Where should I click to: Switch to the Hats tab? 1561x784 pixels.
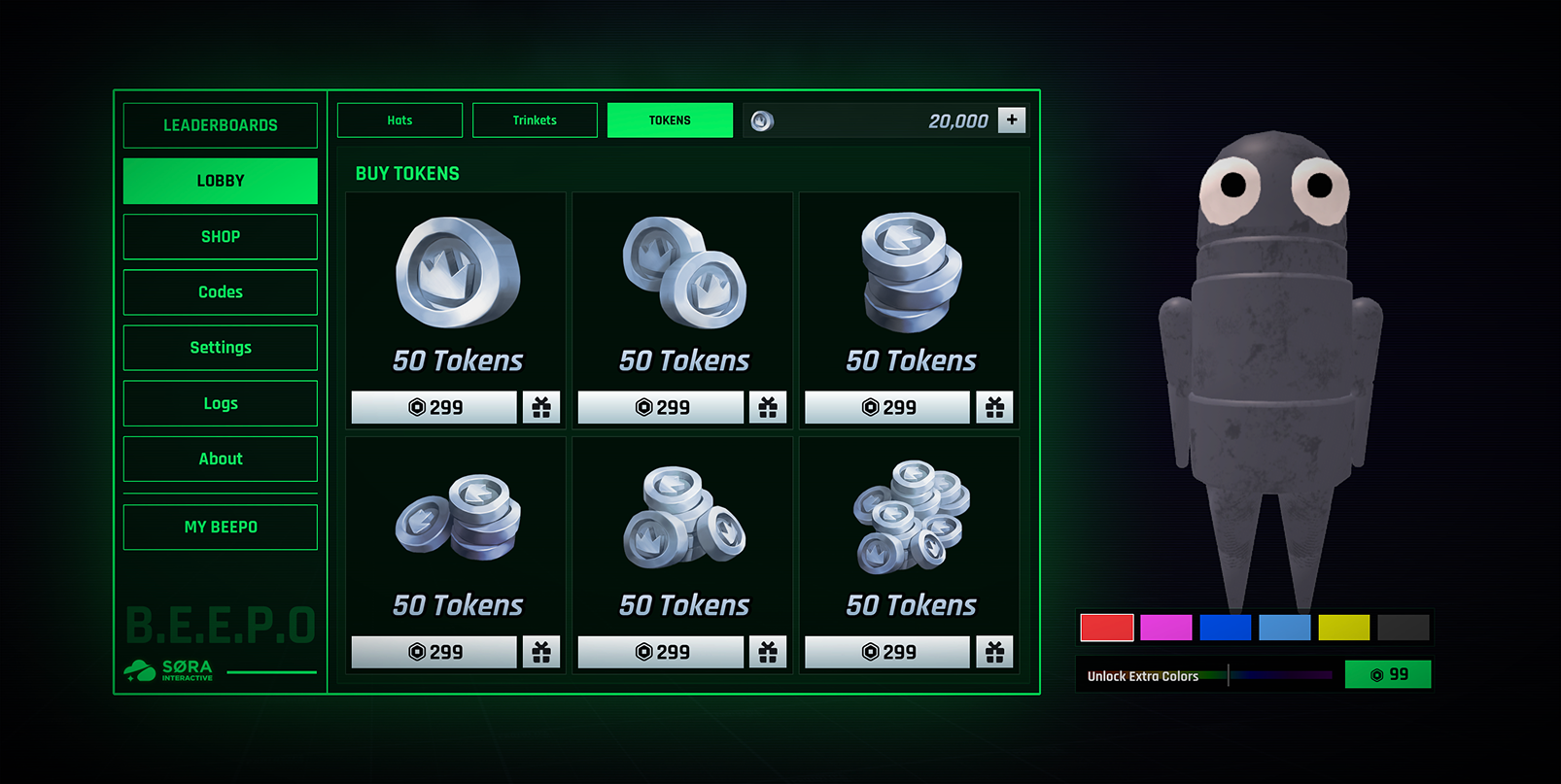point(399,120)
